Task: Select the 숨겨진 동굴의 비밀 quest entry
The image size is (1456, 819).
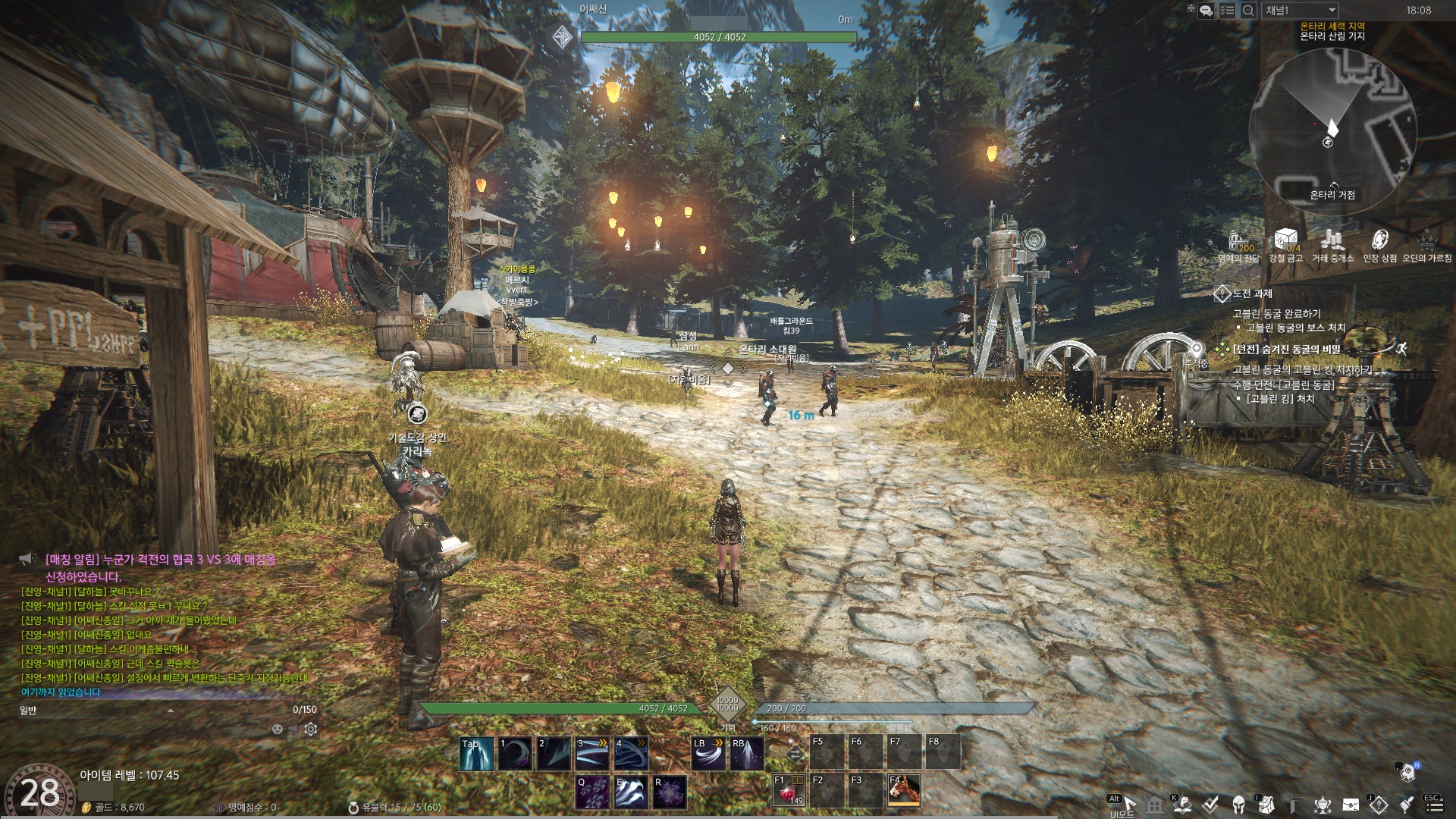Action: 1287,350
